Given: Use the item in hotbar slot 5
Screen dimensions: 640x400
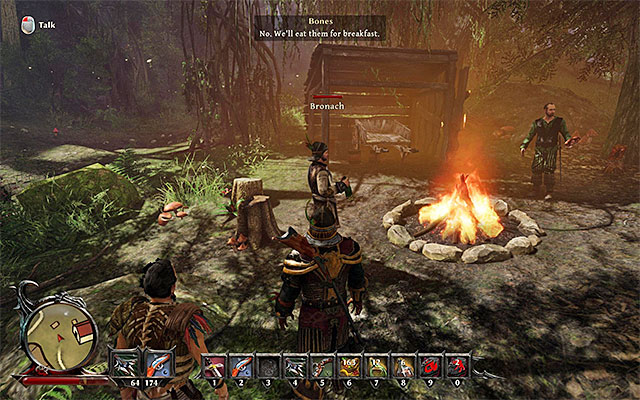Looking at the screenshot, I should point(322,366).
